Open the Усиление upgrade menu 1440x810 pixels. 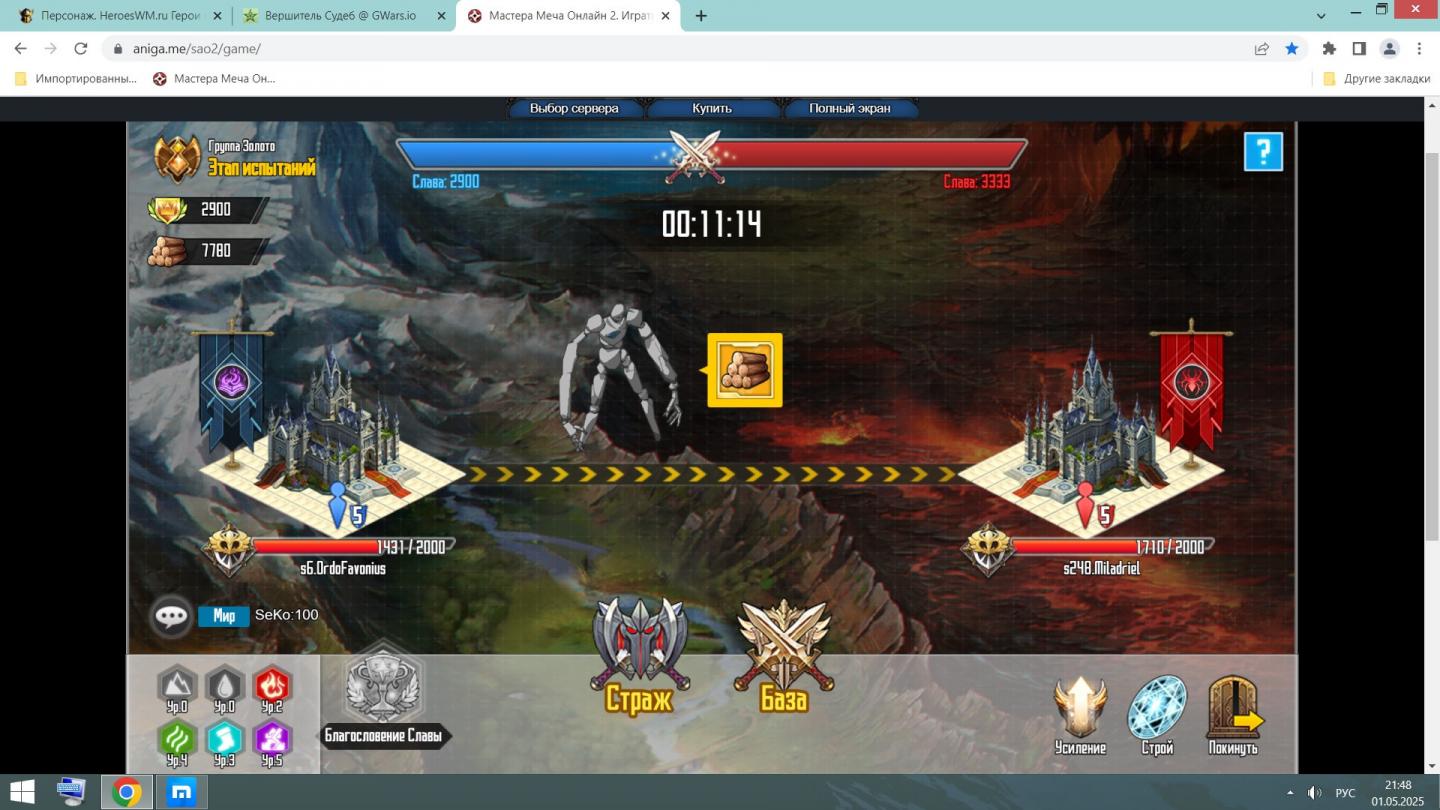pyautogui.click(x=1080, y=712)
